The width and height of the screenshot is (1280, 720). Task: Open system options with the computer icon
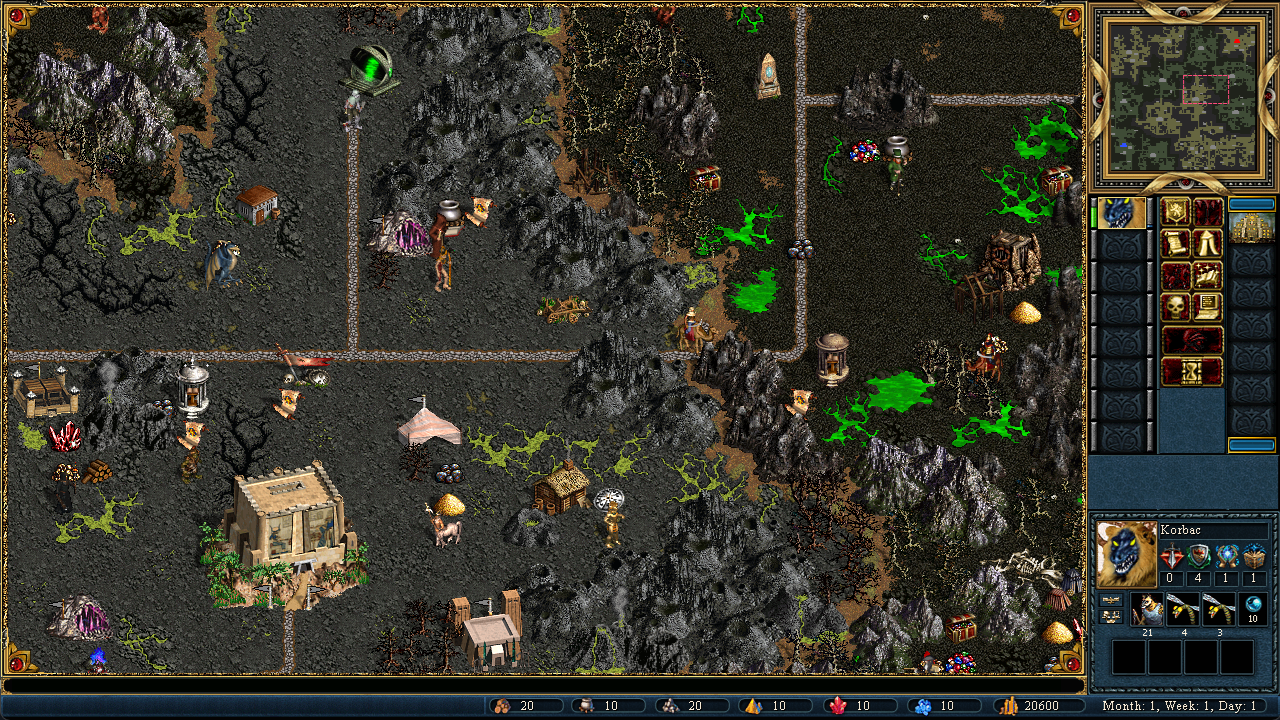[x=1207, y=306]
